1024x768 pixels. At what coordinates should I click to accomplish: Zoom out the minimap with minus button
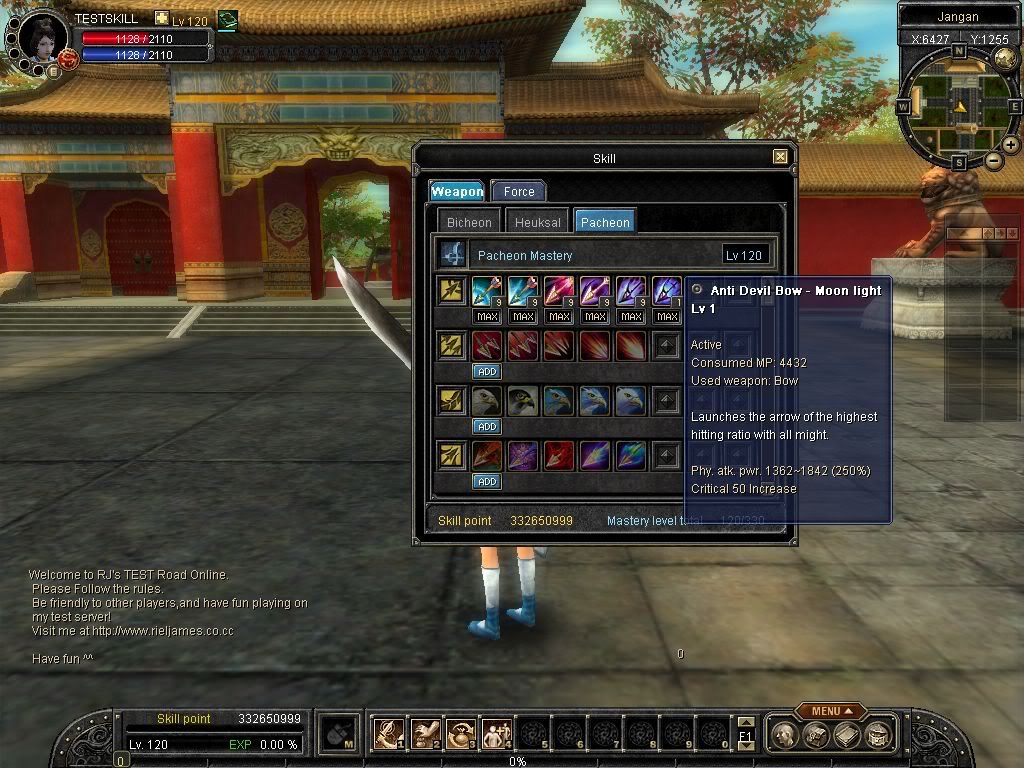994,161
